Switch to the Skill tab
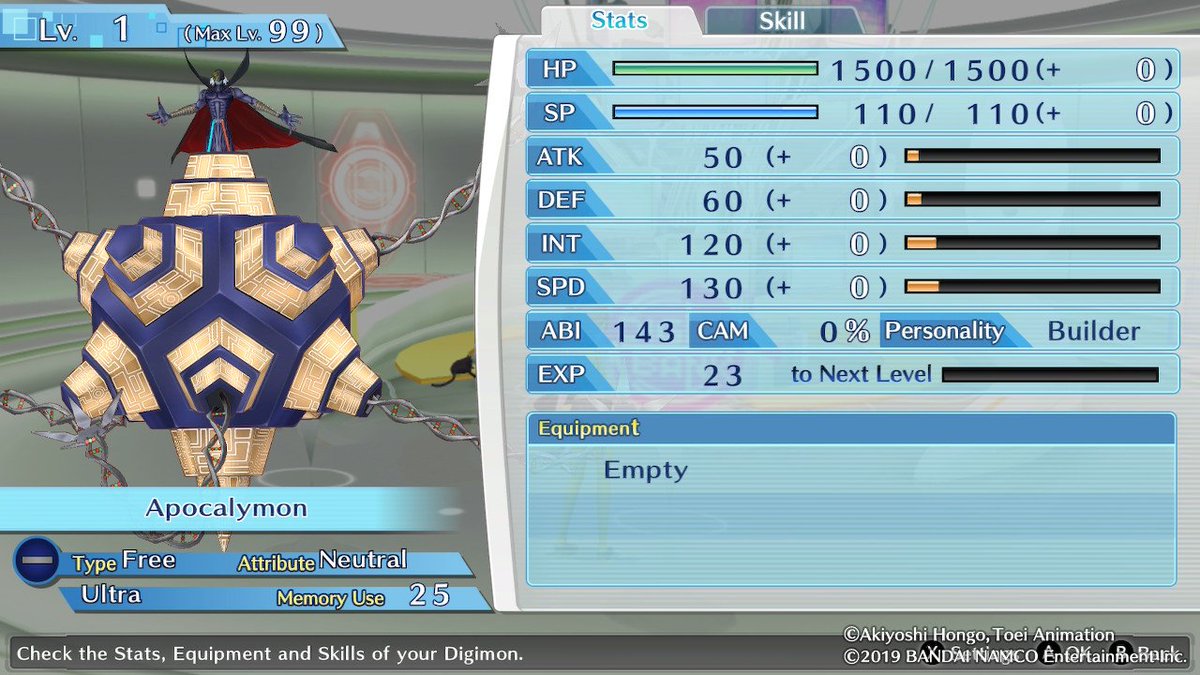1200x675 pixels. coord(782,20)
